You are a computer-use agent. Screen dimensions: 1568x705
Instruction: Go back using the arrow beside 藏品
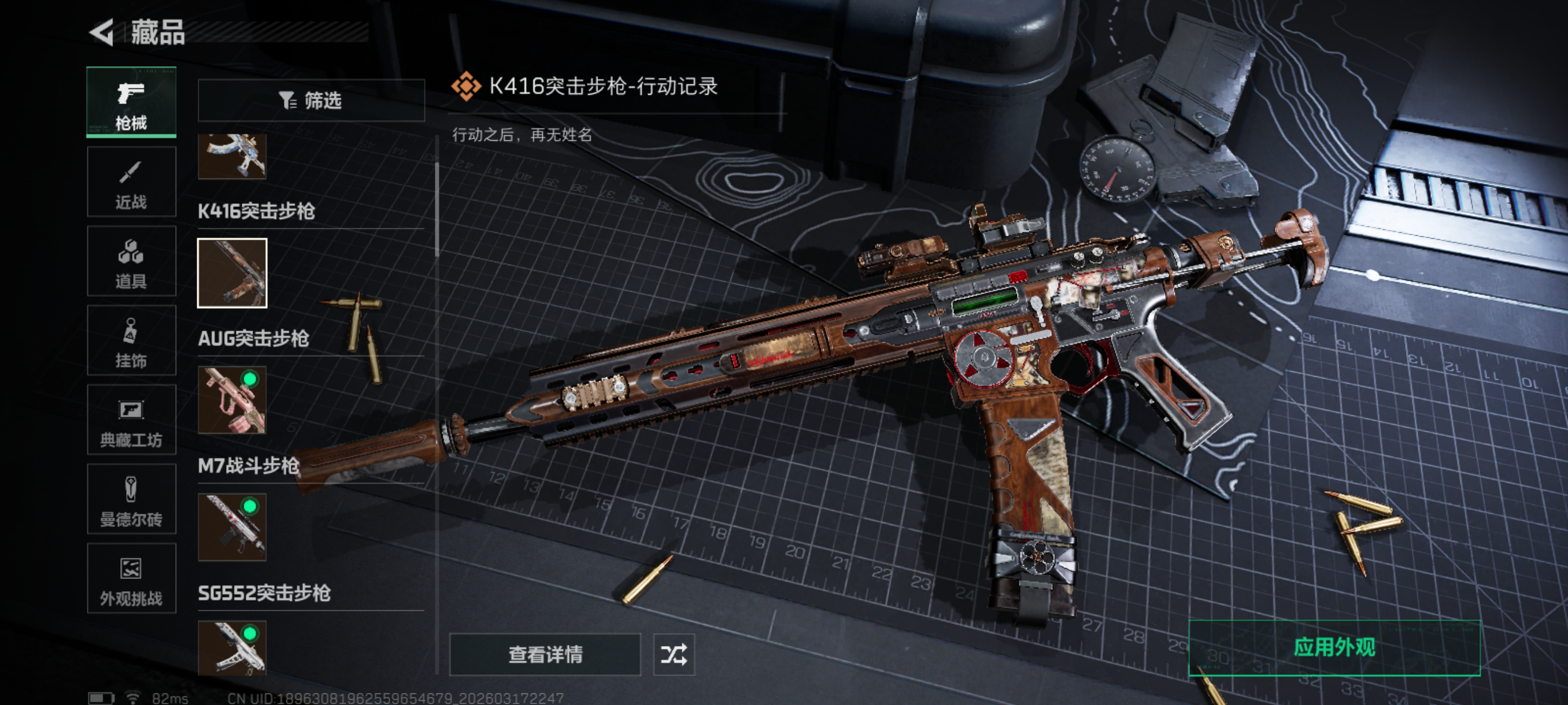102,32
